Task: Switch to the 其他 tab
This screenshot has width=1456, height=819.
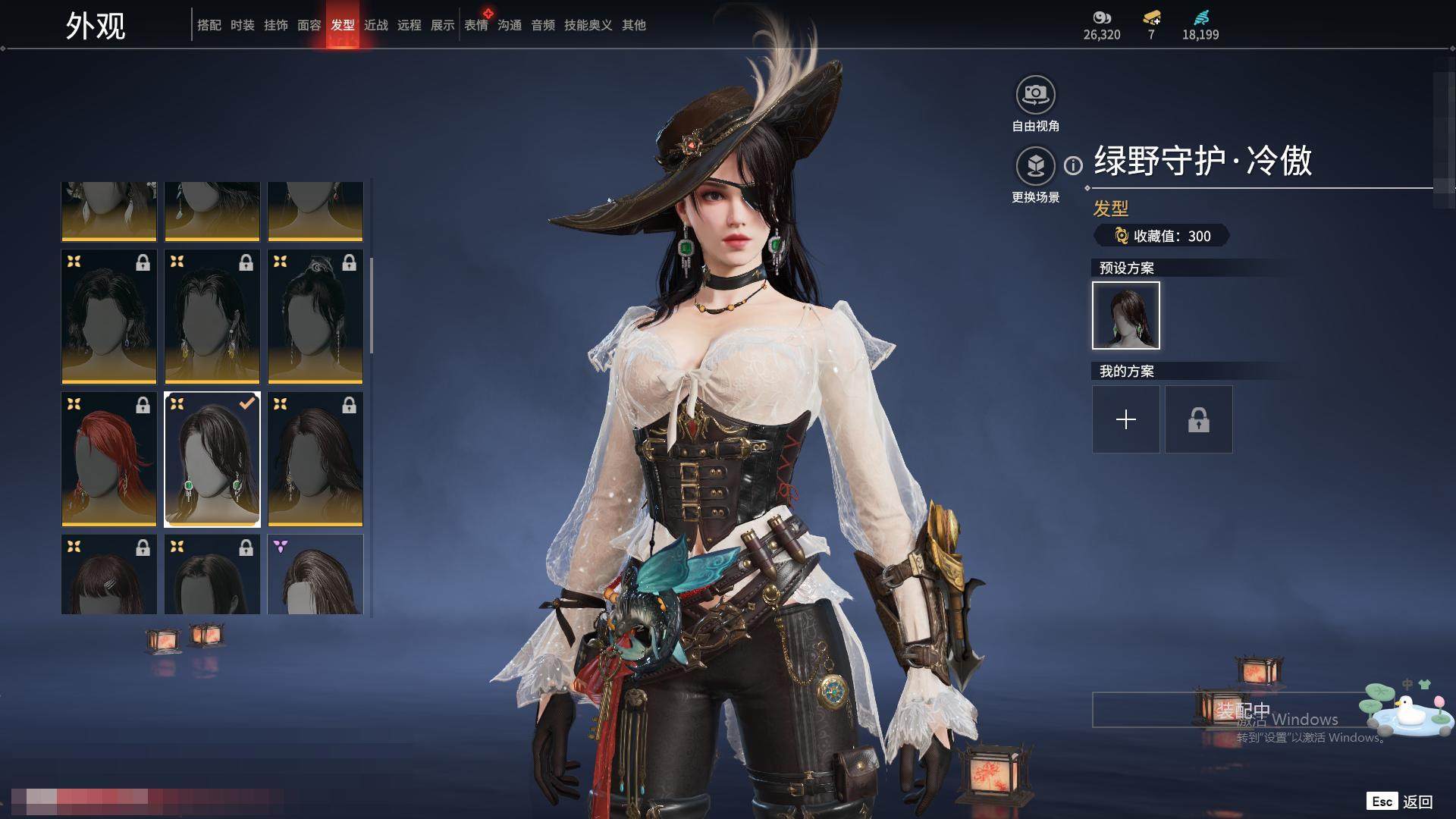Action: (634, 25)
